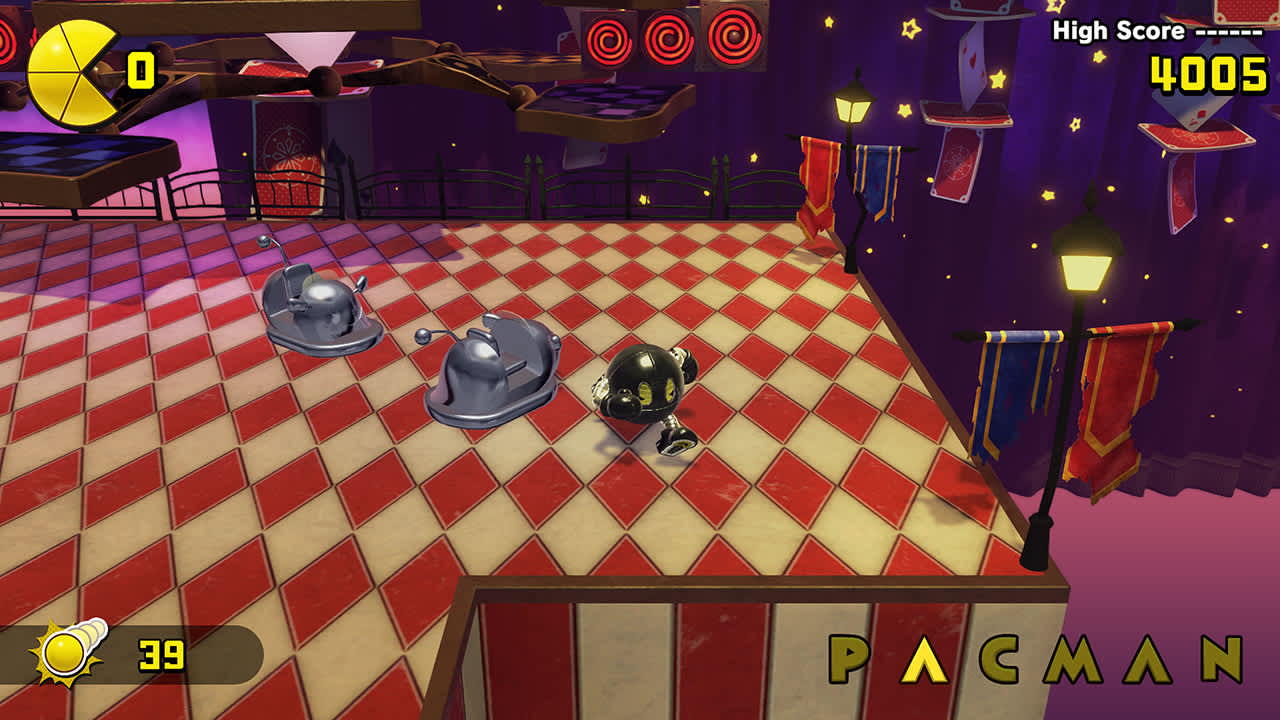Click the lives counter showing 0

click(x=140, y=69)
